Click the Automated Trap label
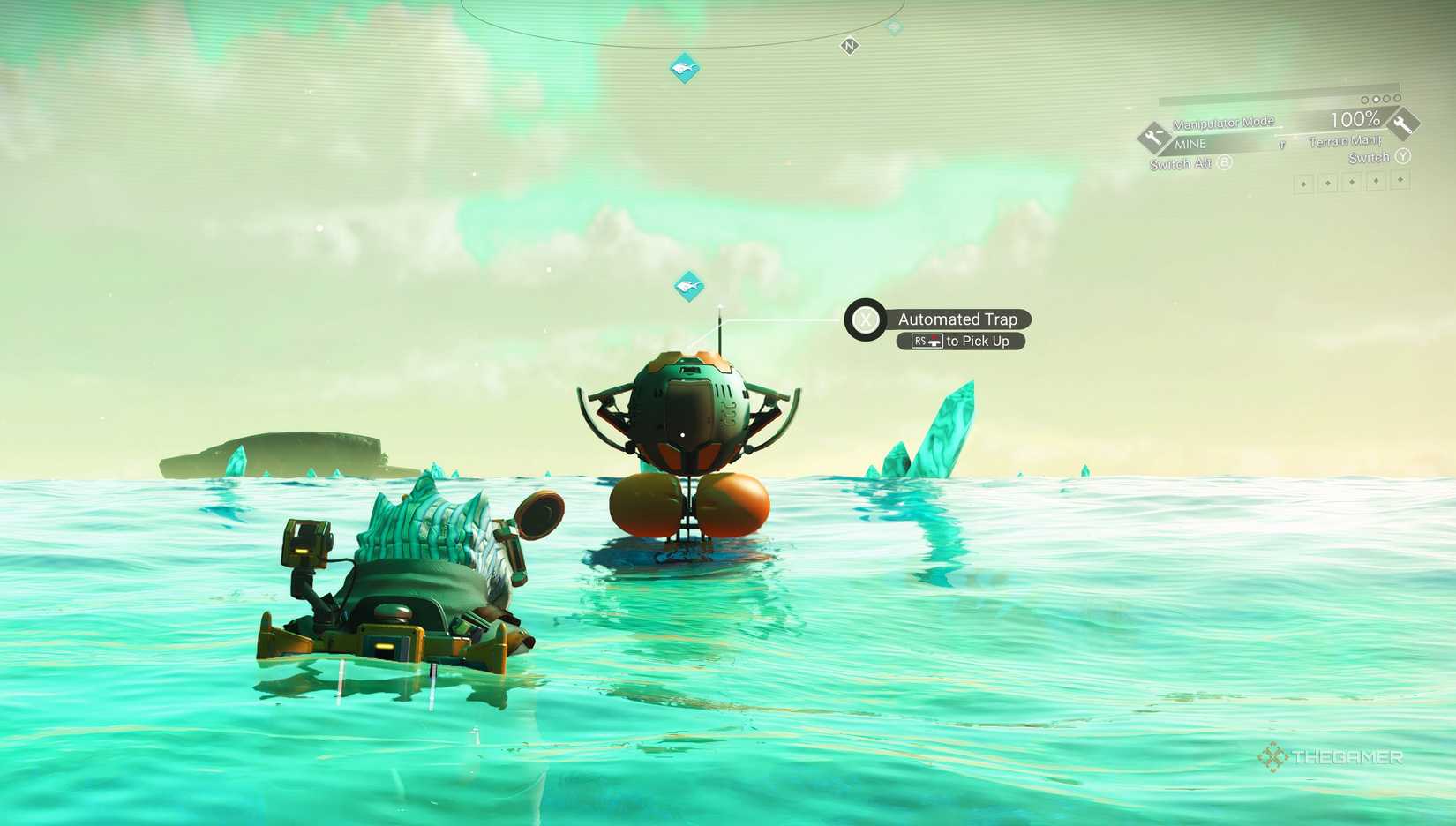The image size is (1456, 826). pyautogui.click(x=957, y=319)
